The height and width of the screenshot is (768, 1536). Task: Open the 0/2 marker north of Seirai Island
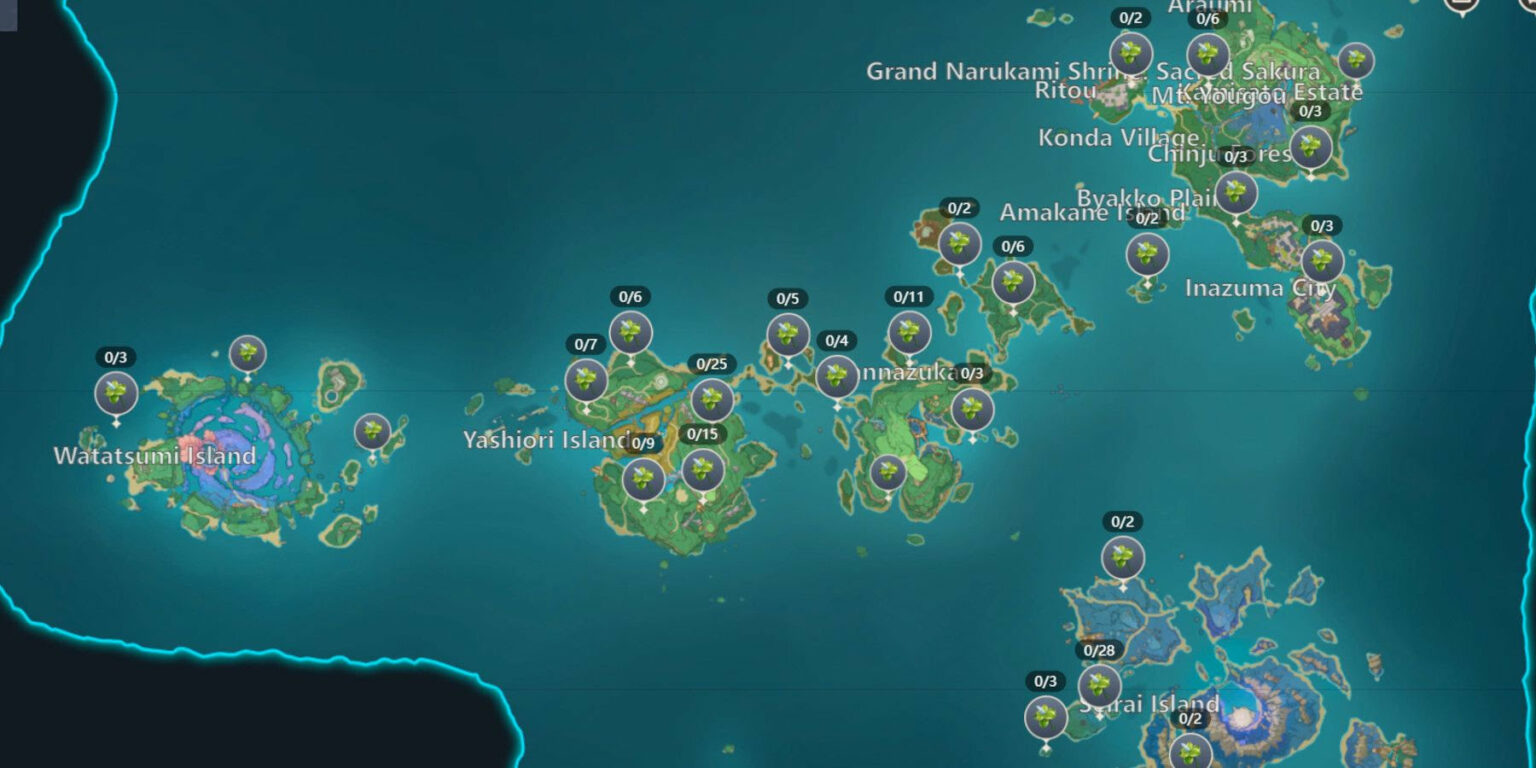[x=1121, y=558]
